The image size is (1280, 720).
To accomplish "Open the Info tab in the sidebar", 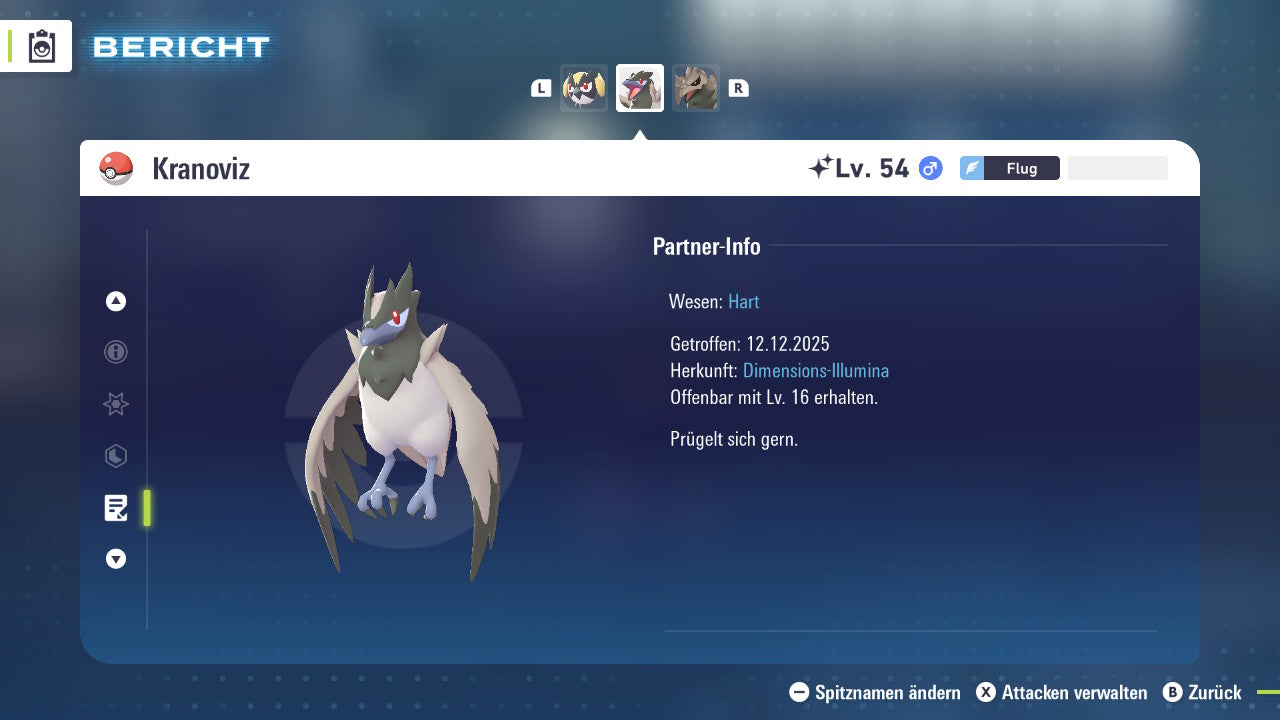I will [115, 352].
